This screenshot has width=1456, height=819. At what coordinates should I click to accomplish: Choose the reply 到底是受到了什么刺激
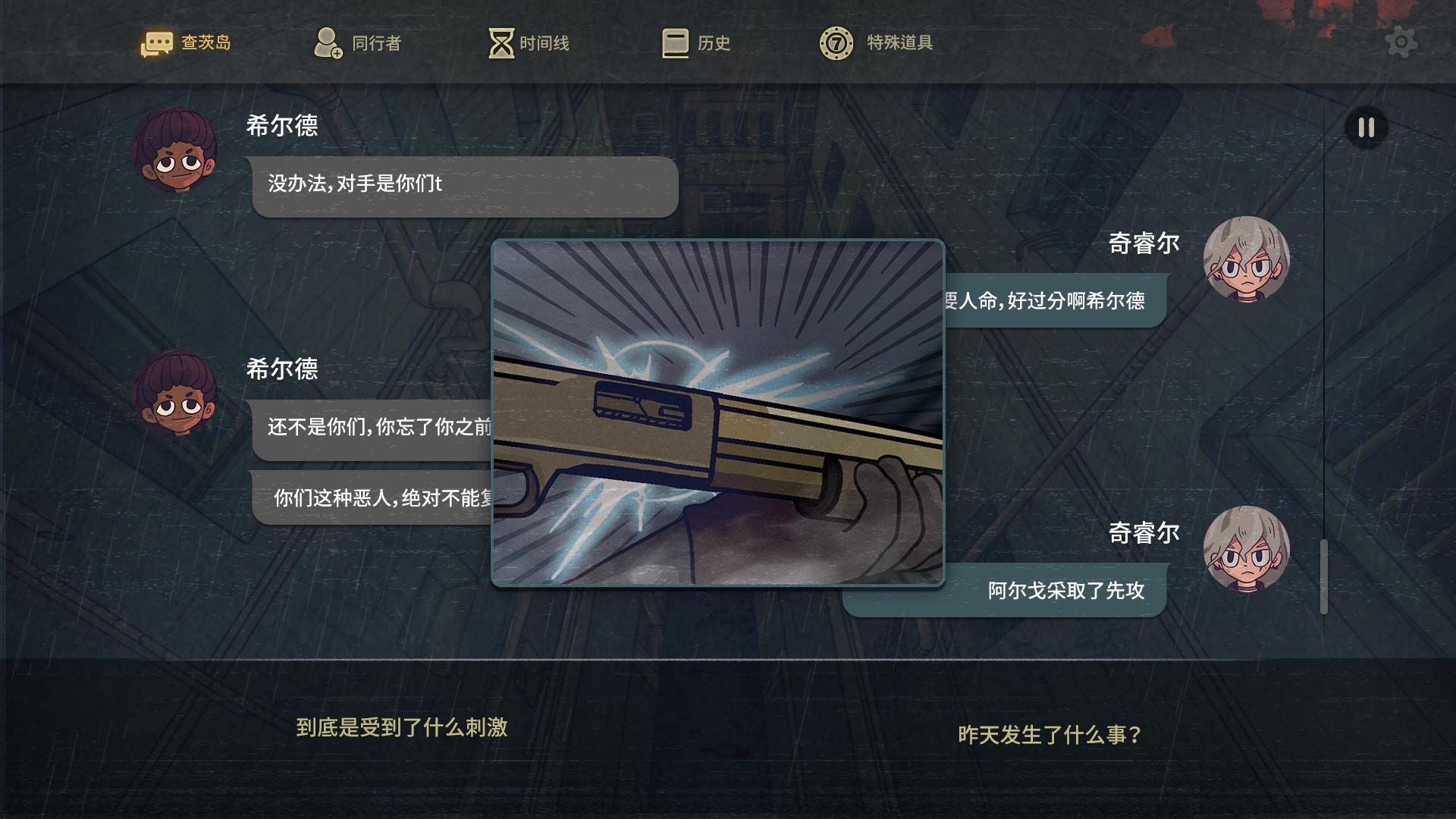[x=401, y=729]
